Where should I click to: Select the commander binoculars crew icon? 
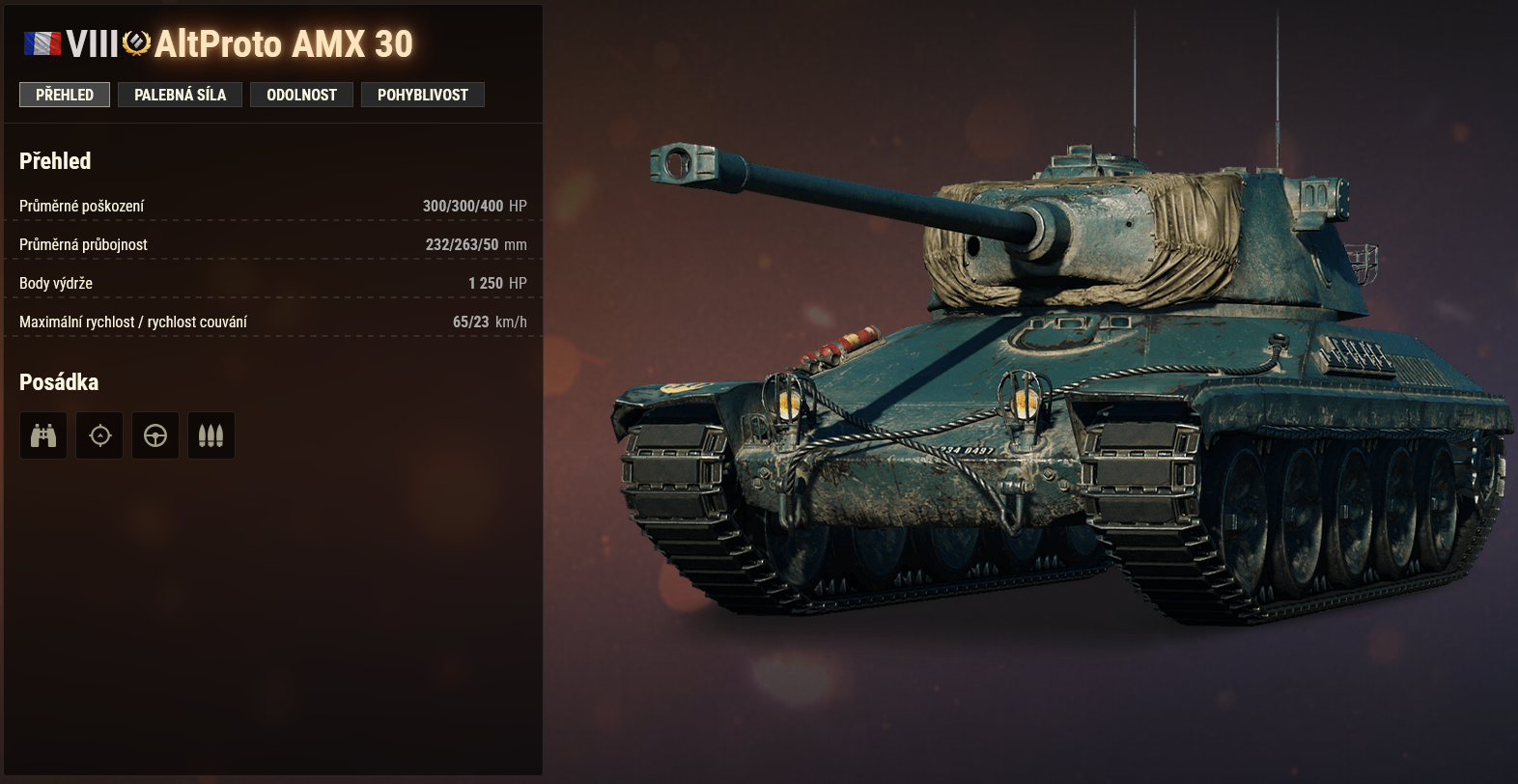43,435
